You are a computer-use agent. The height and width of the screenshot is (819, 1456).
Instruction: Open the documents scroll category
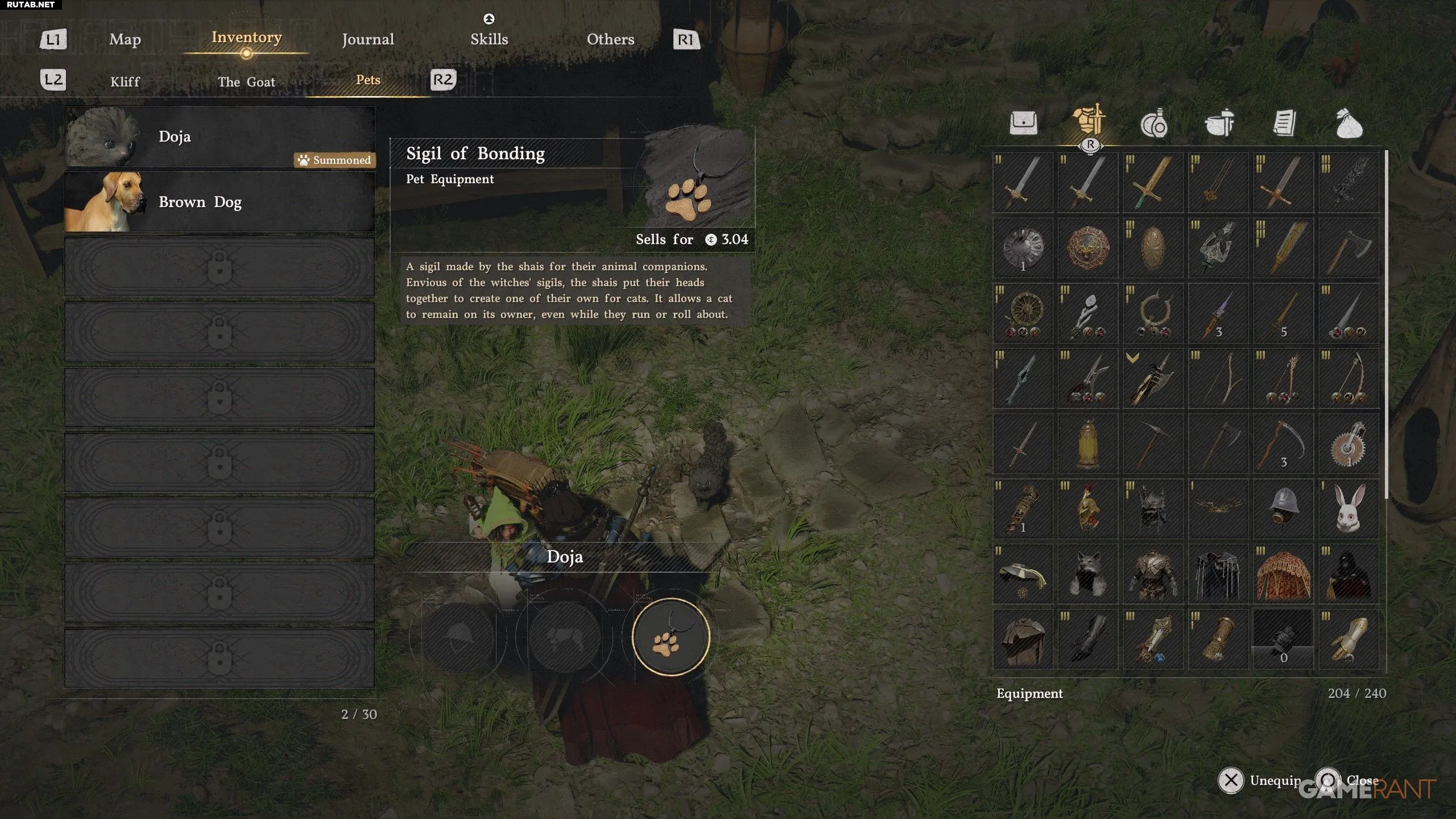click(1284, 123)
